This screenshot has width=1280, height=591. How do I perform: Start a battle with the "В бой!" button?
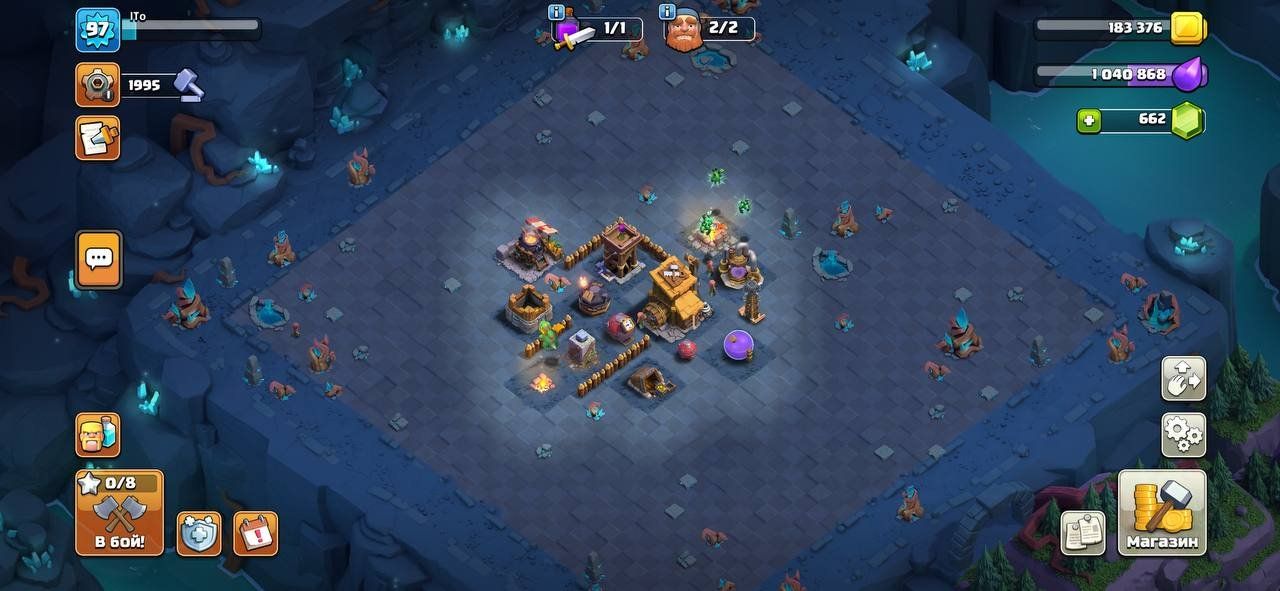coord(119,512)
